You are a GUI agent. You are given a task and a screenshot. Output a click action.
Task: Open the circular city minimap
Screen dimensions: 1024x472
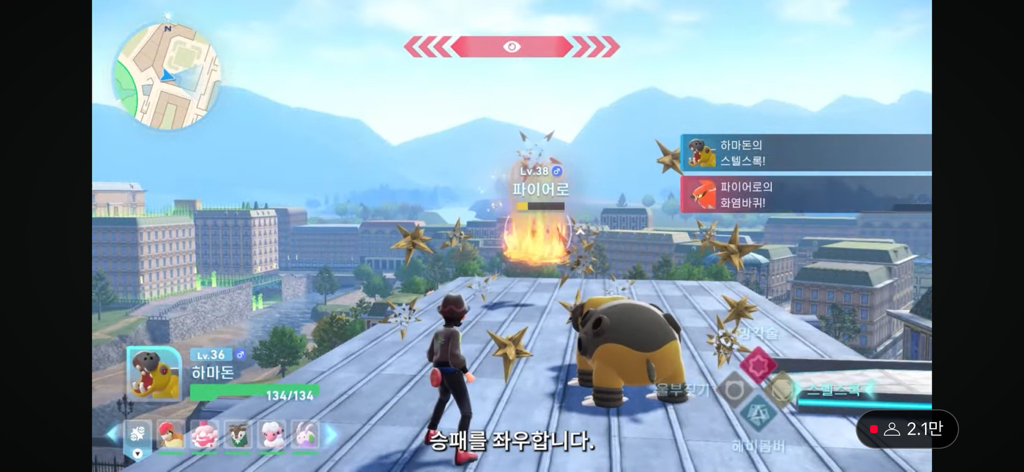(x=166, y=76)
